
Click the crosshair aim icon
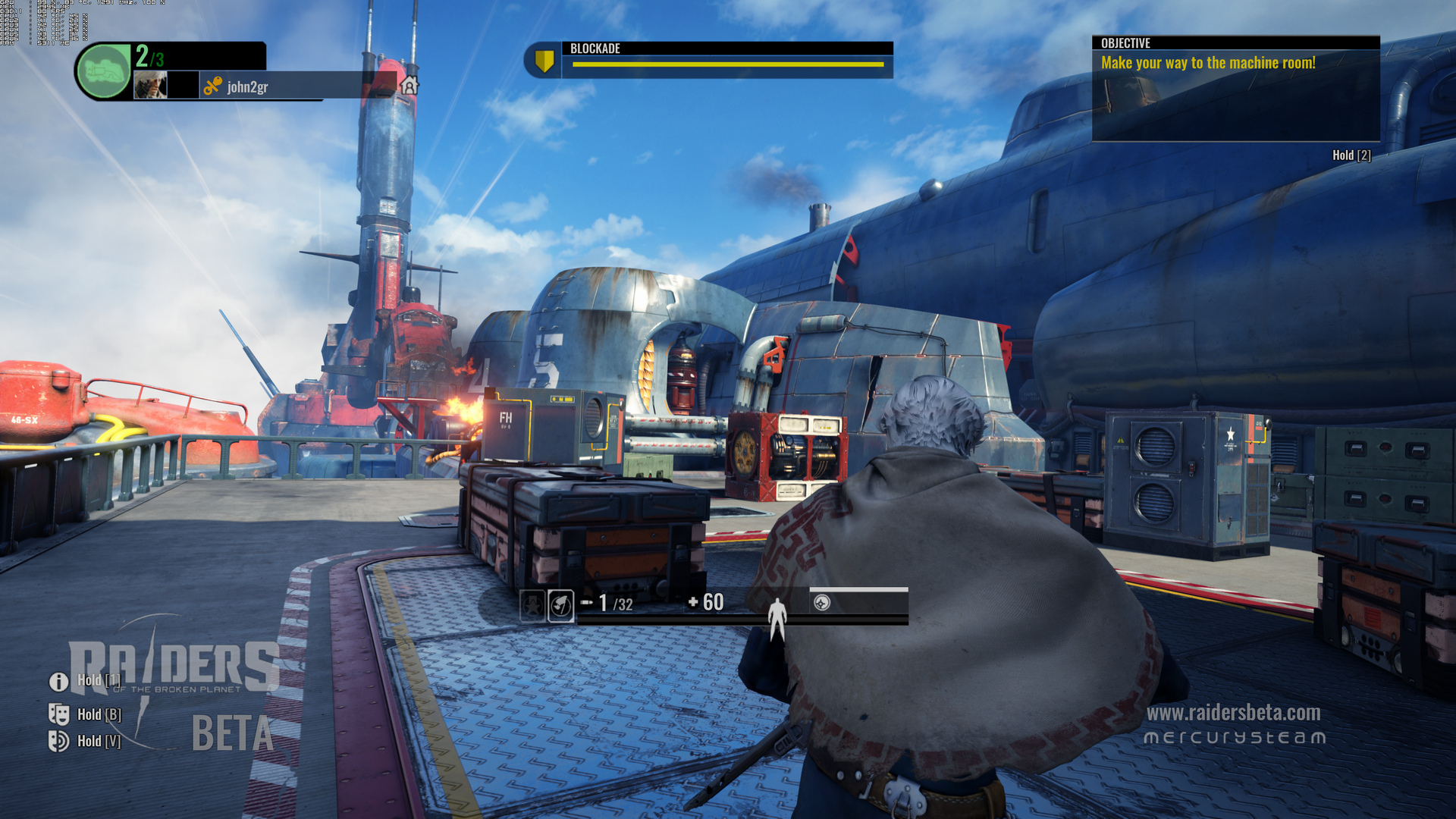point(822,603)
